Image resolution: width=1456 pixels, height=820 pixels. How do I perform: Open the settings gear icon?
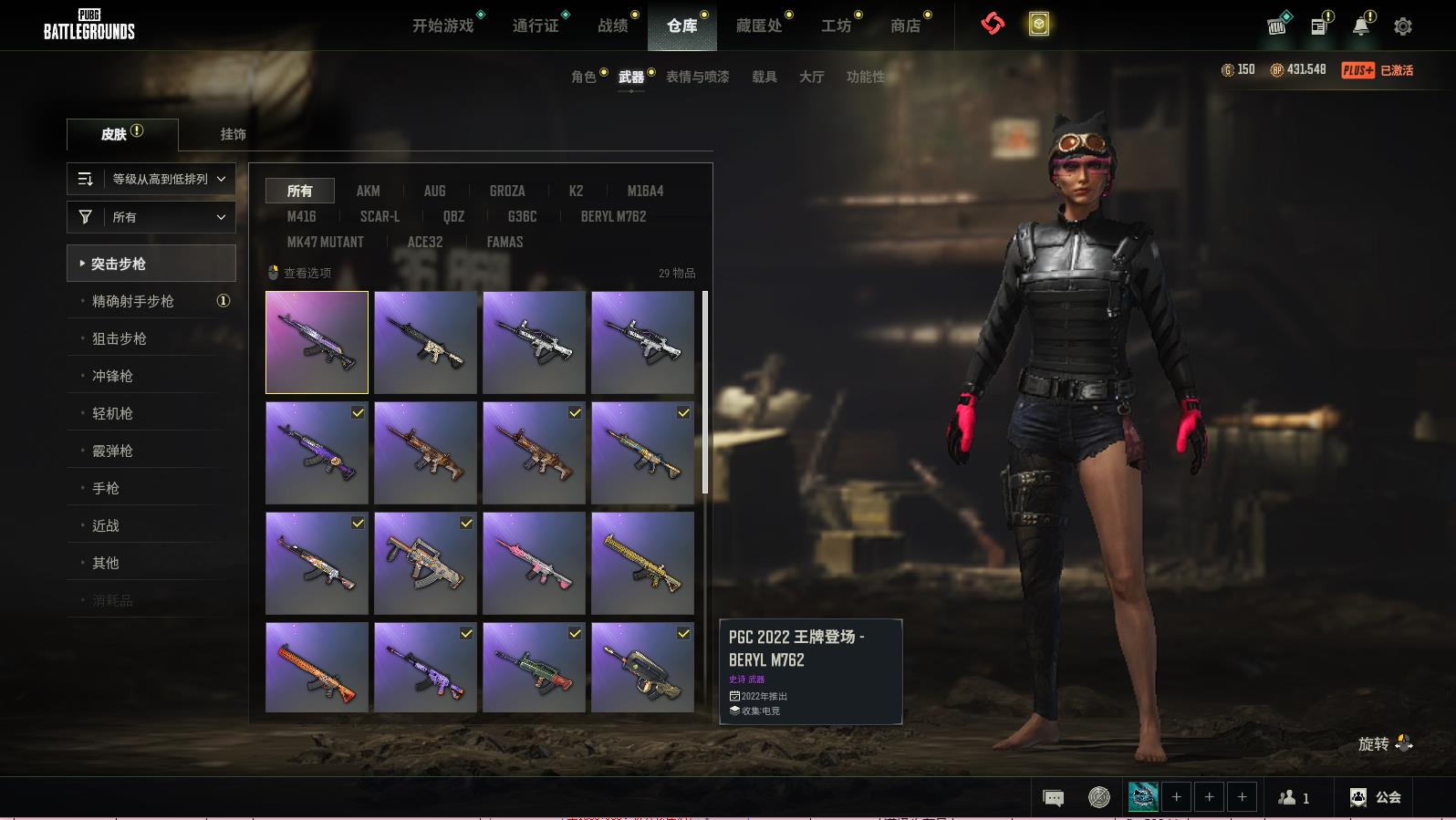[x=1403, y=26]
